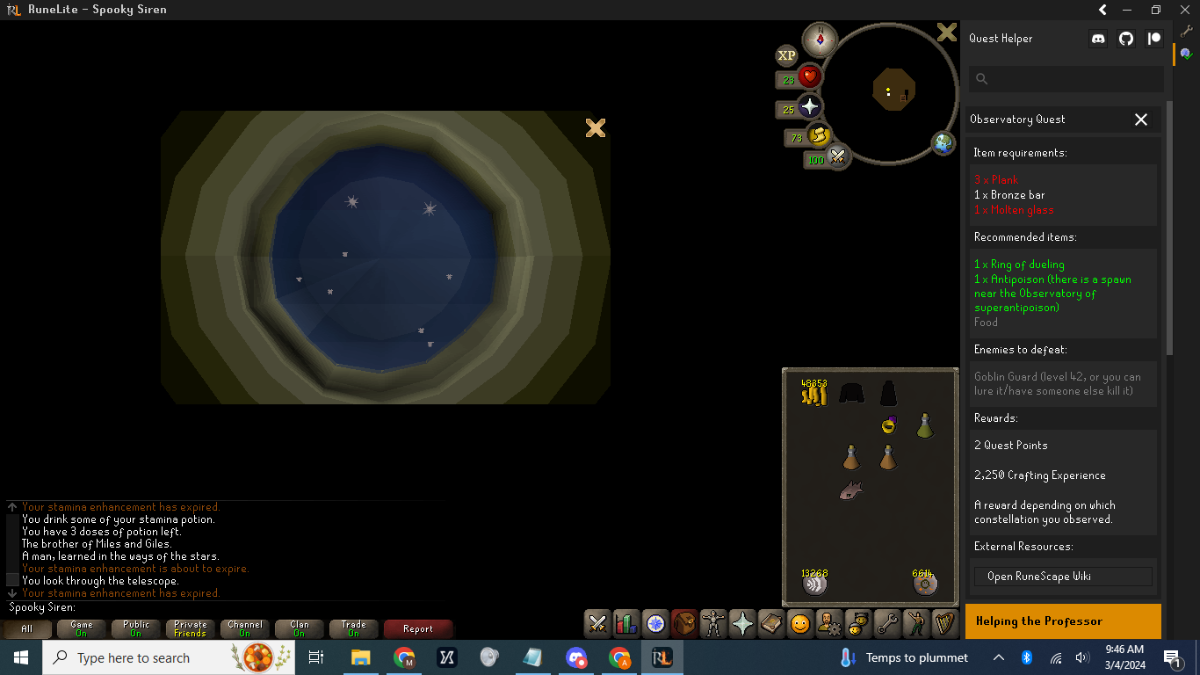The image size is (1200, 675).
Task: Open the Prayer star tab
Action: 742,623
